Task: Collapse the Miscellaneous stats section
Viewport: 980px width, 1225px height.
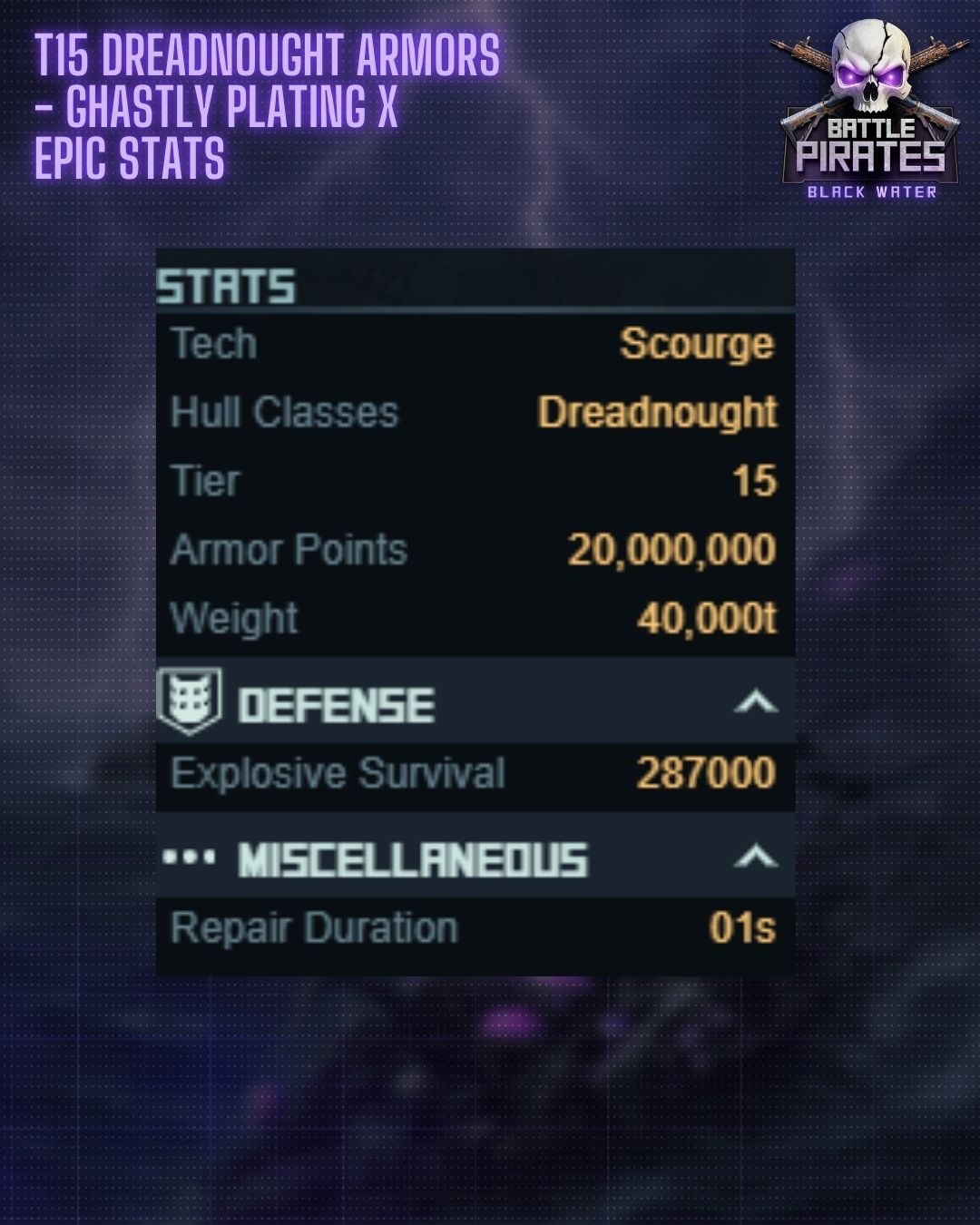Action: (755, 857)
